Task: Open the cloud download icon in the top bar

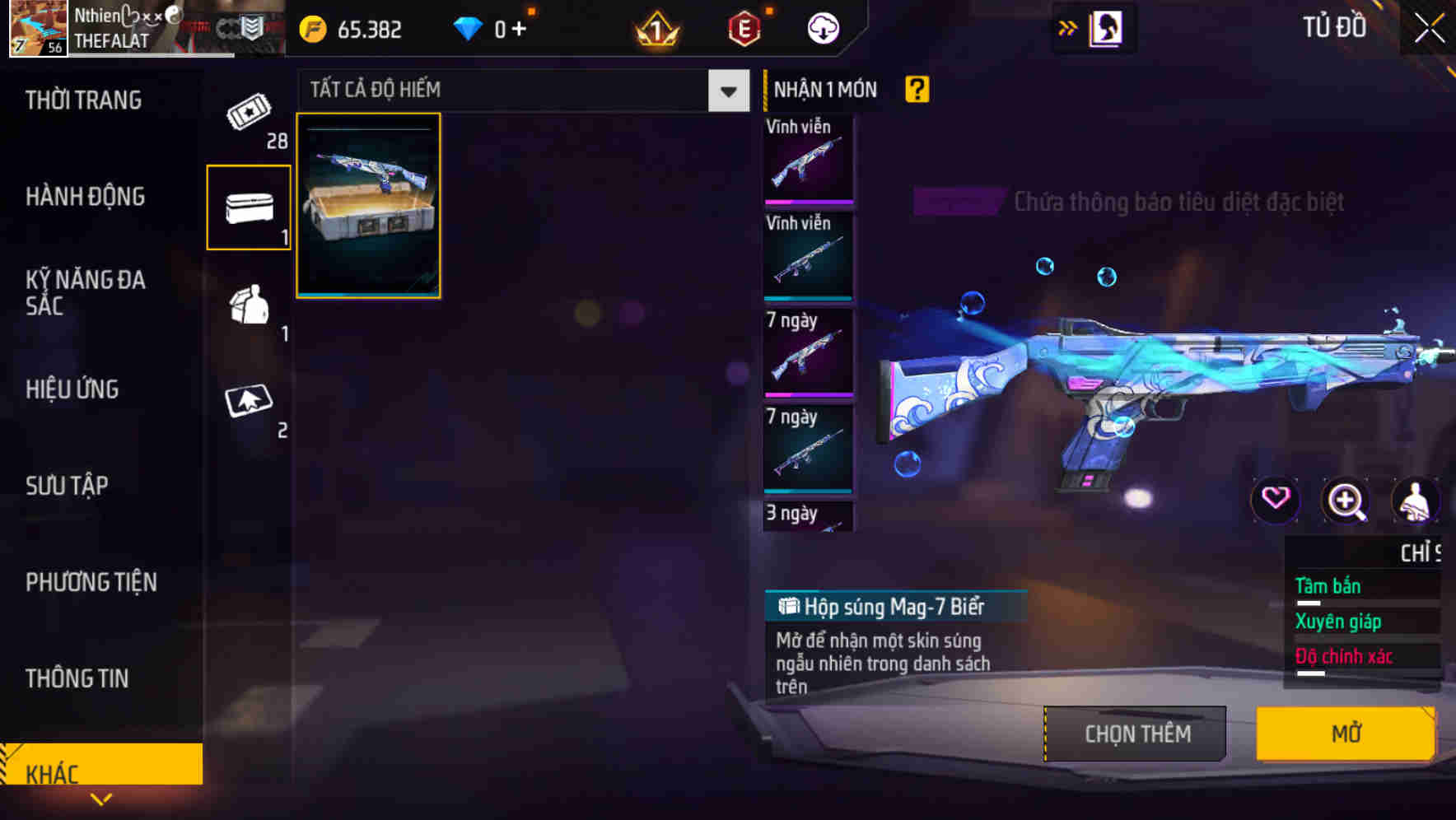Action: pyautogui.click(x=822, y=27)
